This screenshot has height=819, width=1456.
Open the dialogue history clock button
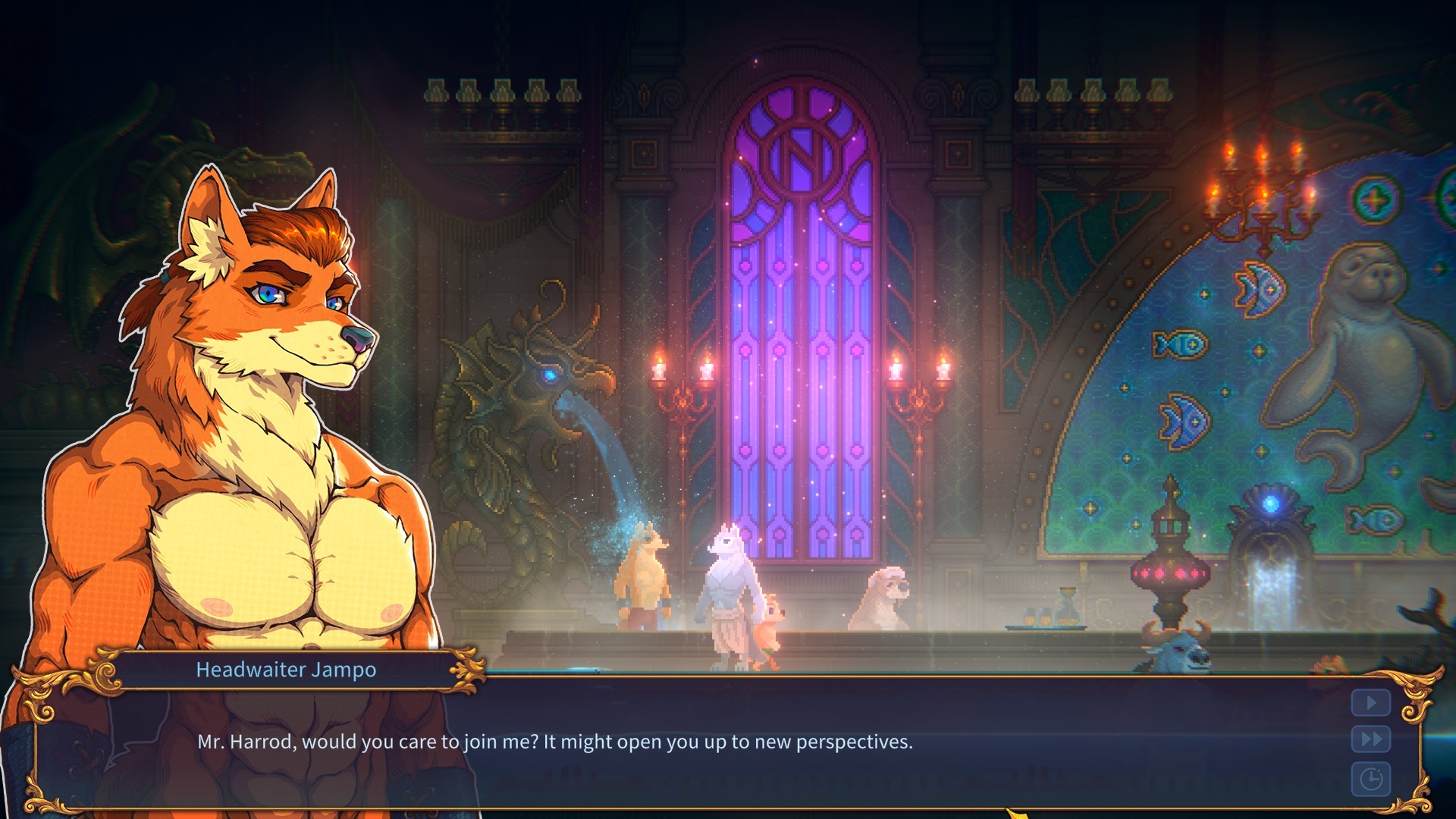coord(1370,779)
